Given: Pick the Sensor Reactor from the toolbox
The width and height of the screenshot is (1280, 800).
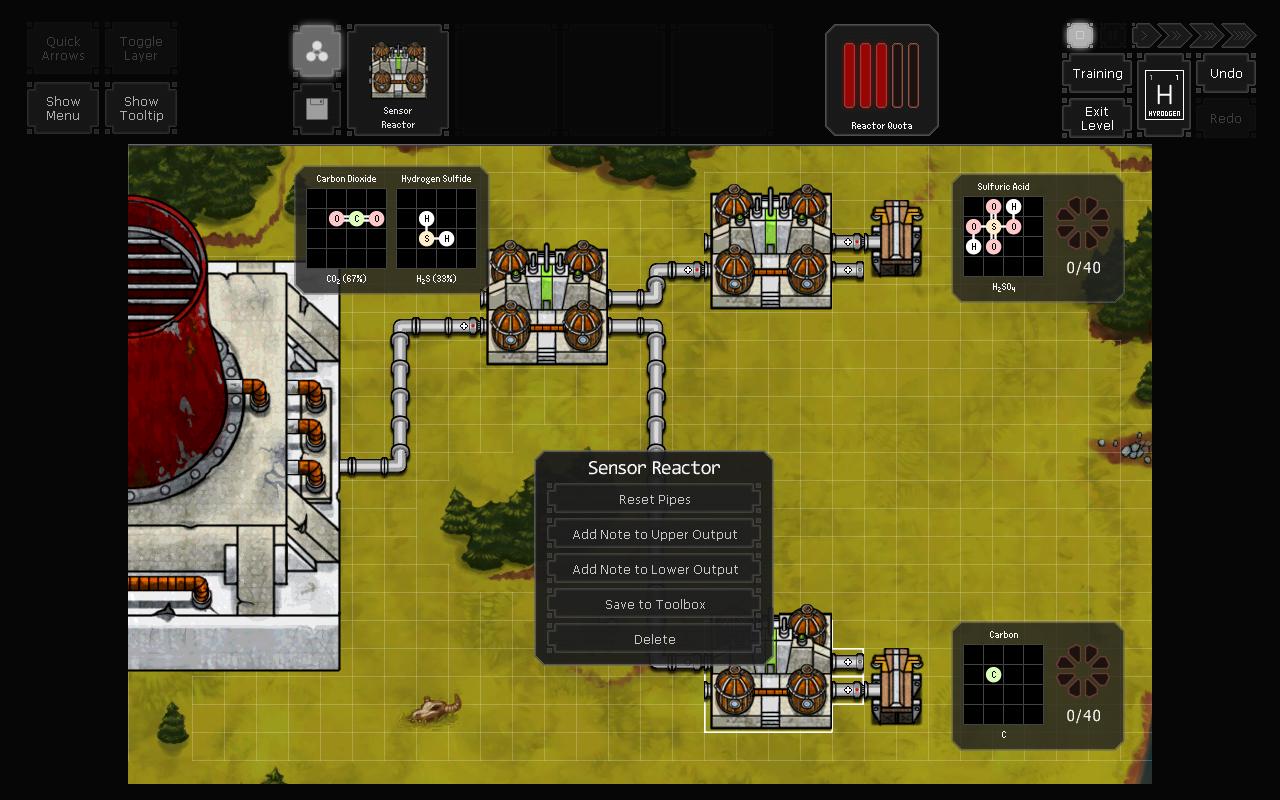Looking at the screenshot, I should point(398,80).
